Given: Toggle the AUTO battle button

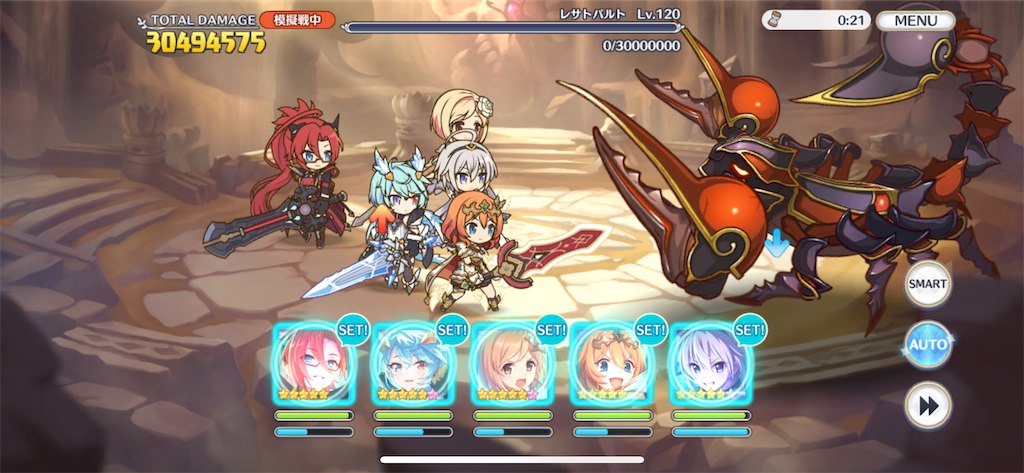Looking at the screenshot, I should click(928, 345).
